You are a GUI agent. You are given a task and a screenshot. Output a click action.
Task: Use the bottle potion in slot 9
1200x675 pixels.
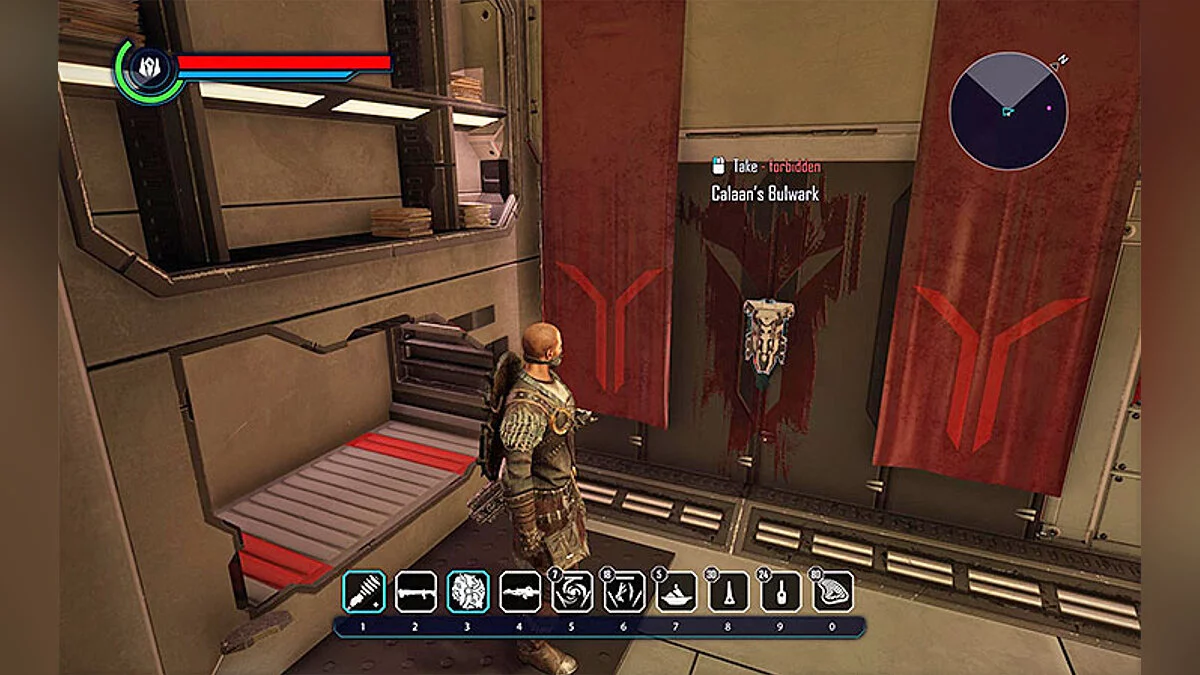coord(780,591)
